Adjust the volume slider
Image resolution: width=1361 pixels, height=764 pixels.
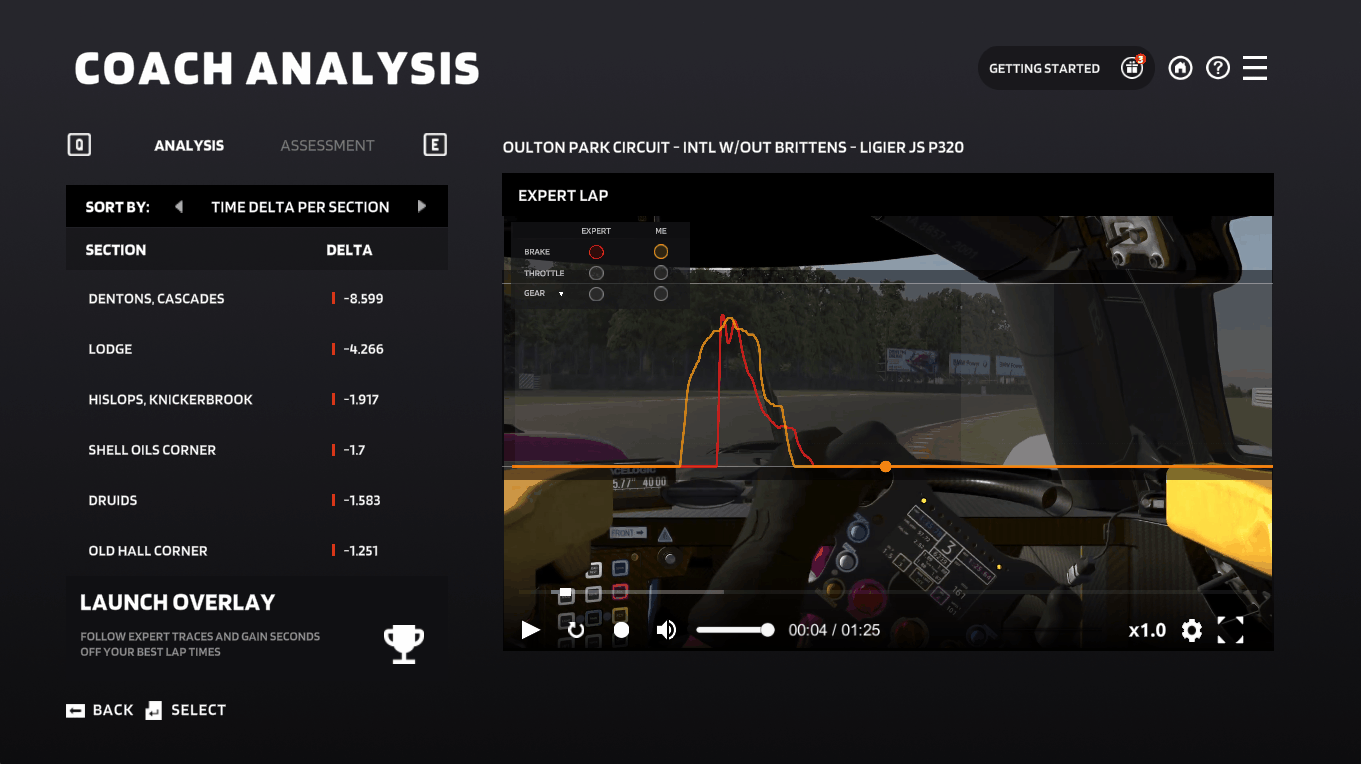[x=735, y=630]
